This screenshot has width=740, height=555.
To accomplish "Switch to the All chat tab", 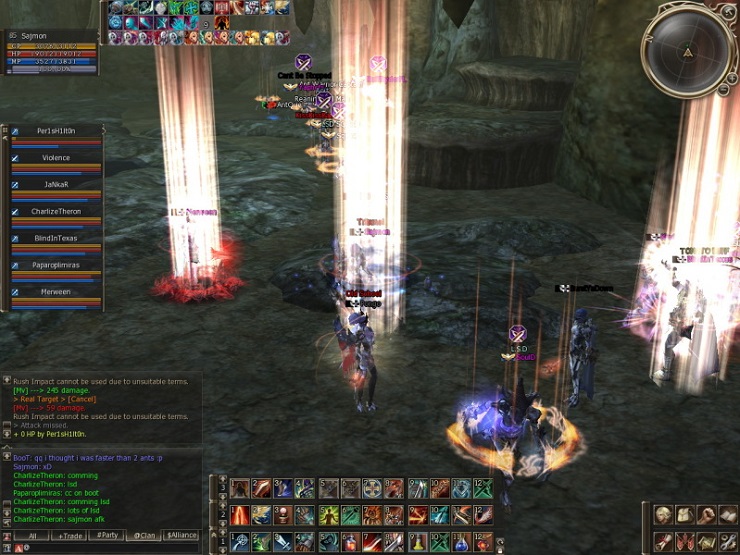I will [x=32, y=535].
